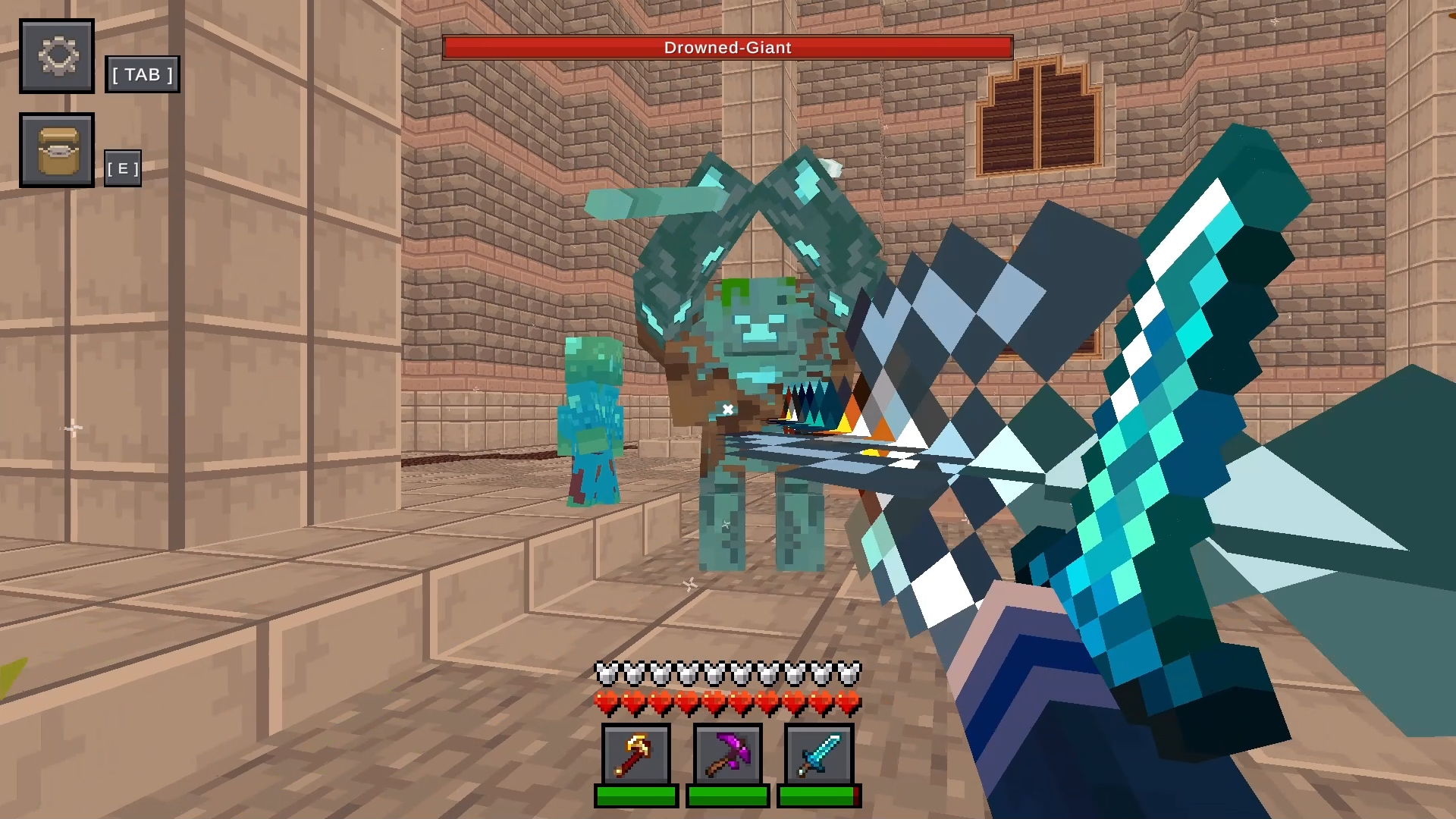Attack the small drowned zombie
Image resolution: width=1456 pixels, height=819 pixels.
594,417
